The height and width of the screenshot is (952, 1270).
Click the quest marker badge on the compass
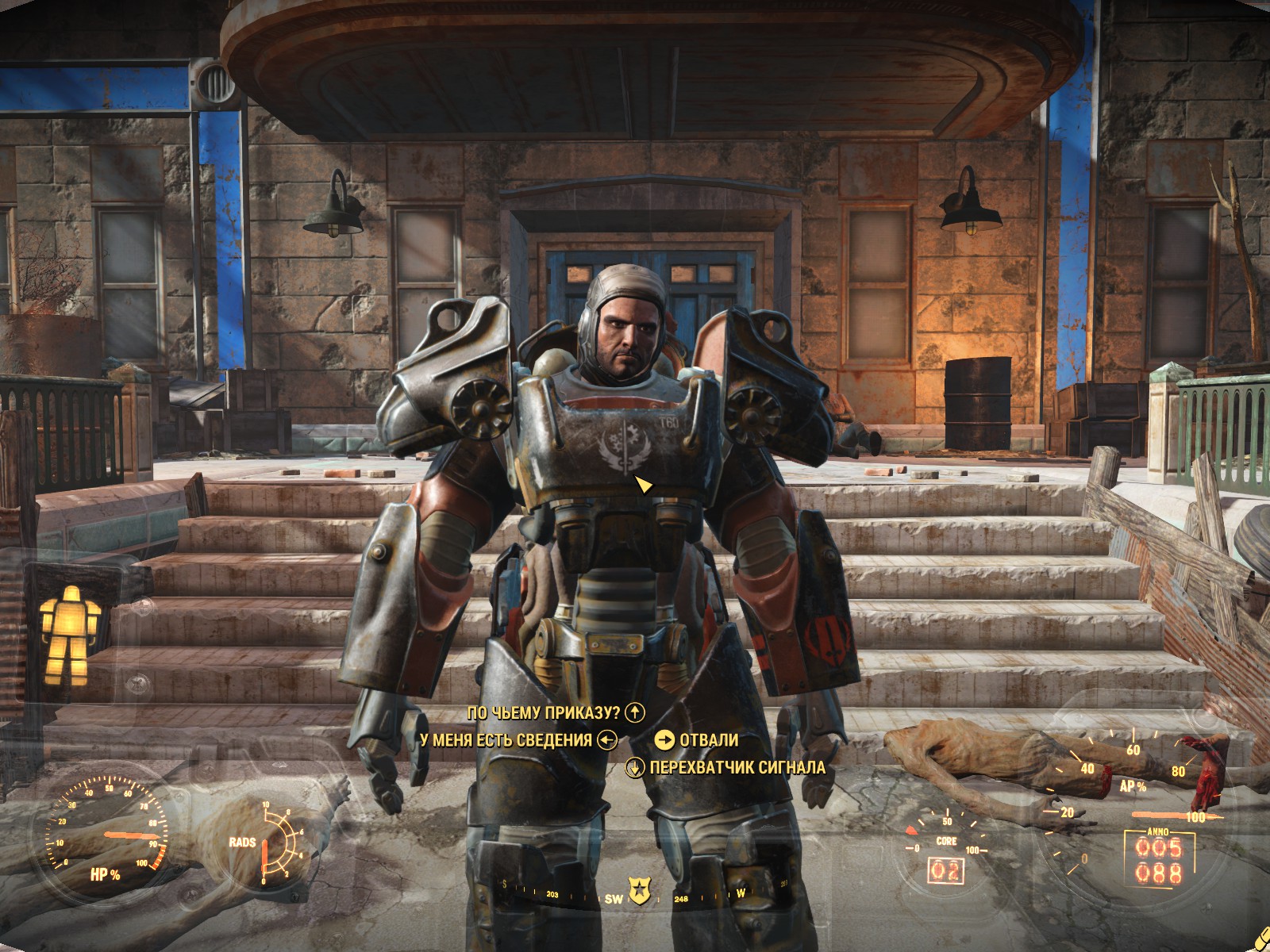(637, 891)
